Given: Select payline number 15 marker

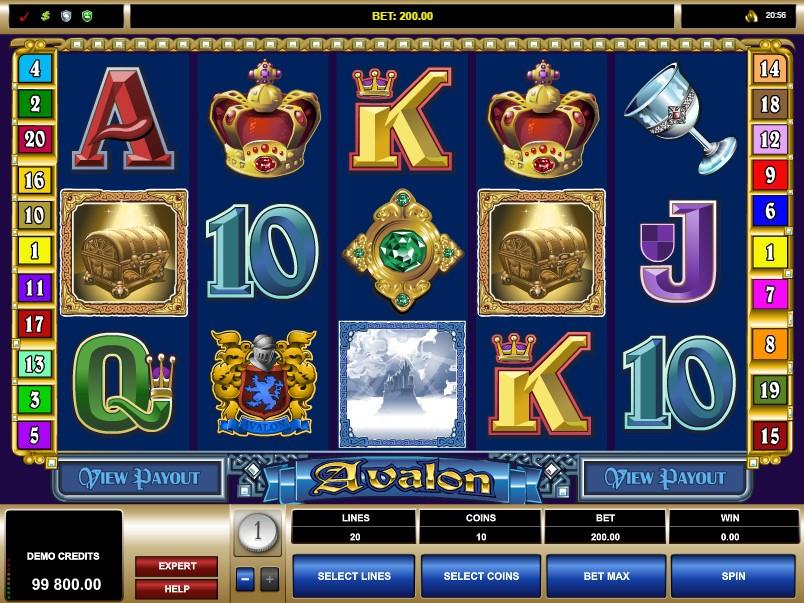Looking at the screenshot, I should point(769,435).
